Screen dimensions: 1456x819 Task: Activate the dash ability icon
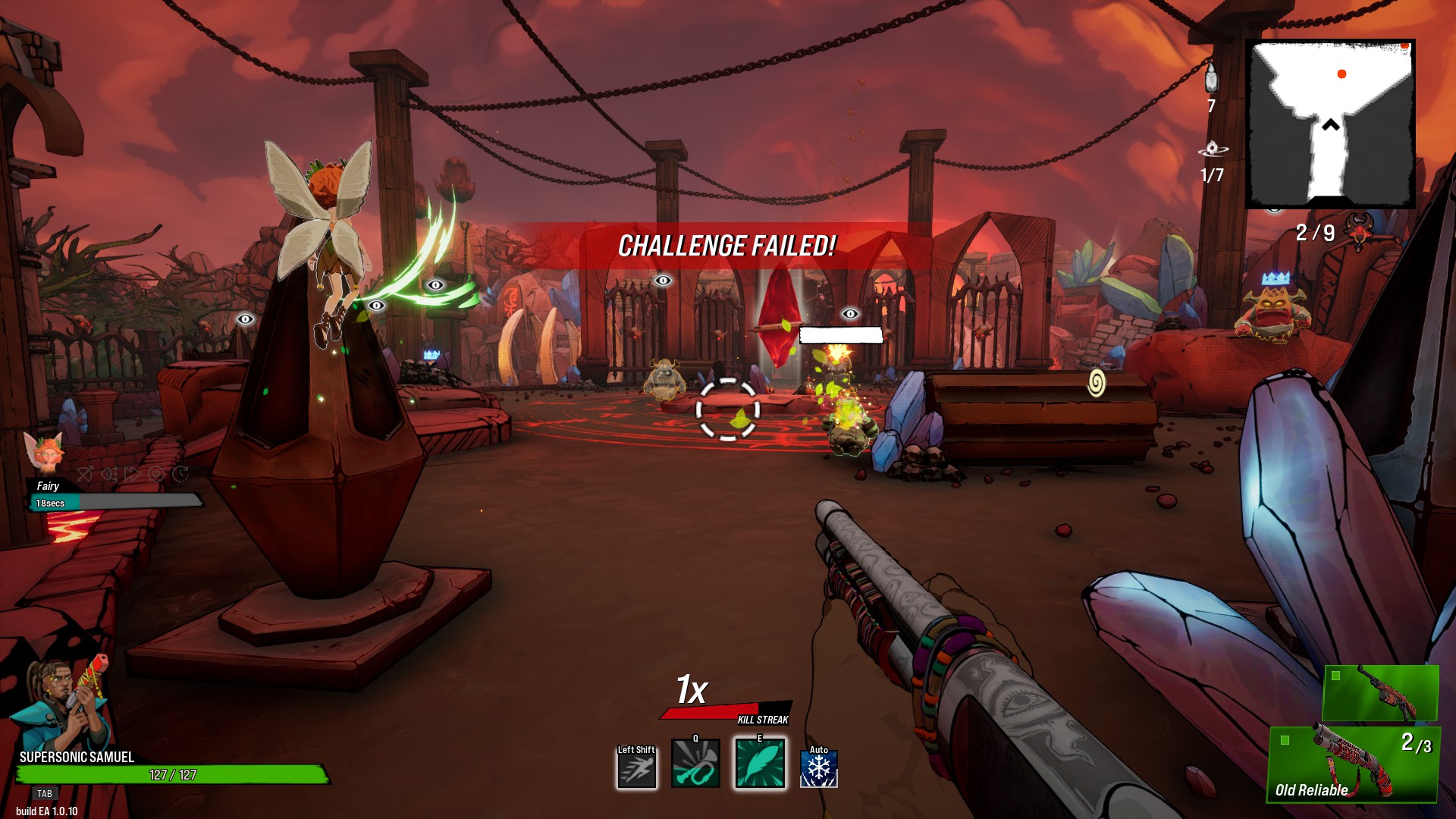click(x=636, y=767)
